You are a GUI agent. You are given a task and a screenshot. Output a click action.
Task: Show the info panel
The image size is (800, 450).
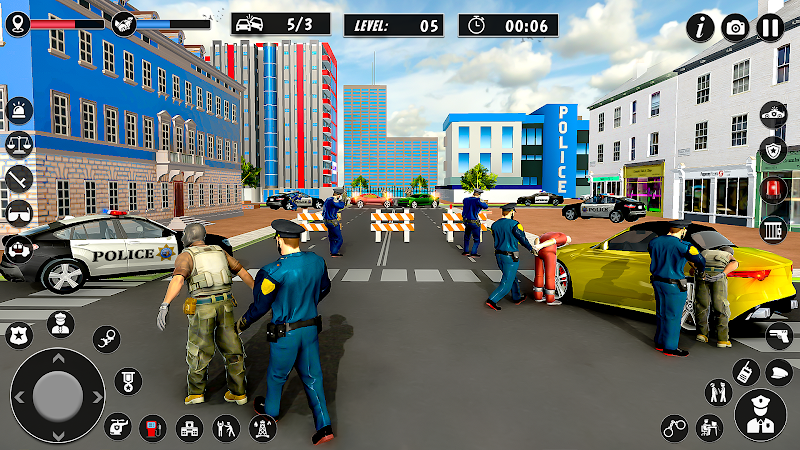click(700, 27)
